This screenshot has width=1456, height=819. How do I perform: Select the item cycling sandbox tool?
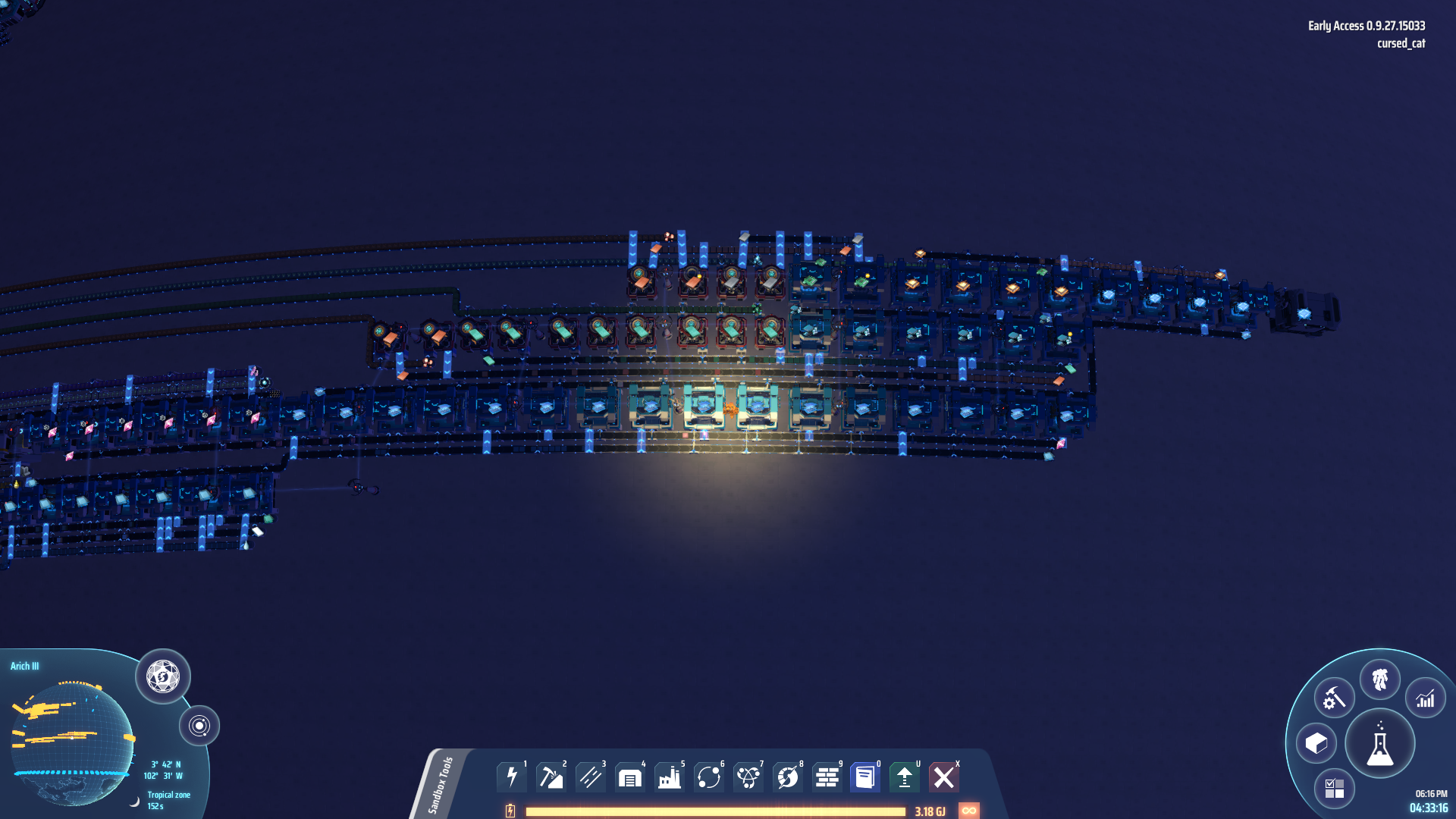(x=709, y=777)
